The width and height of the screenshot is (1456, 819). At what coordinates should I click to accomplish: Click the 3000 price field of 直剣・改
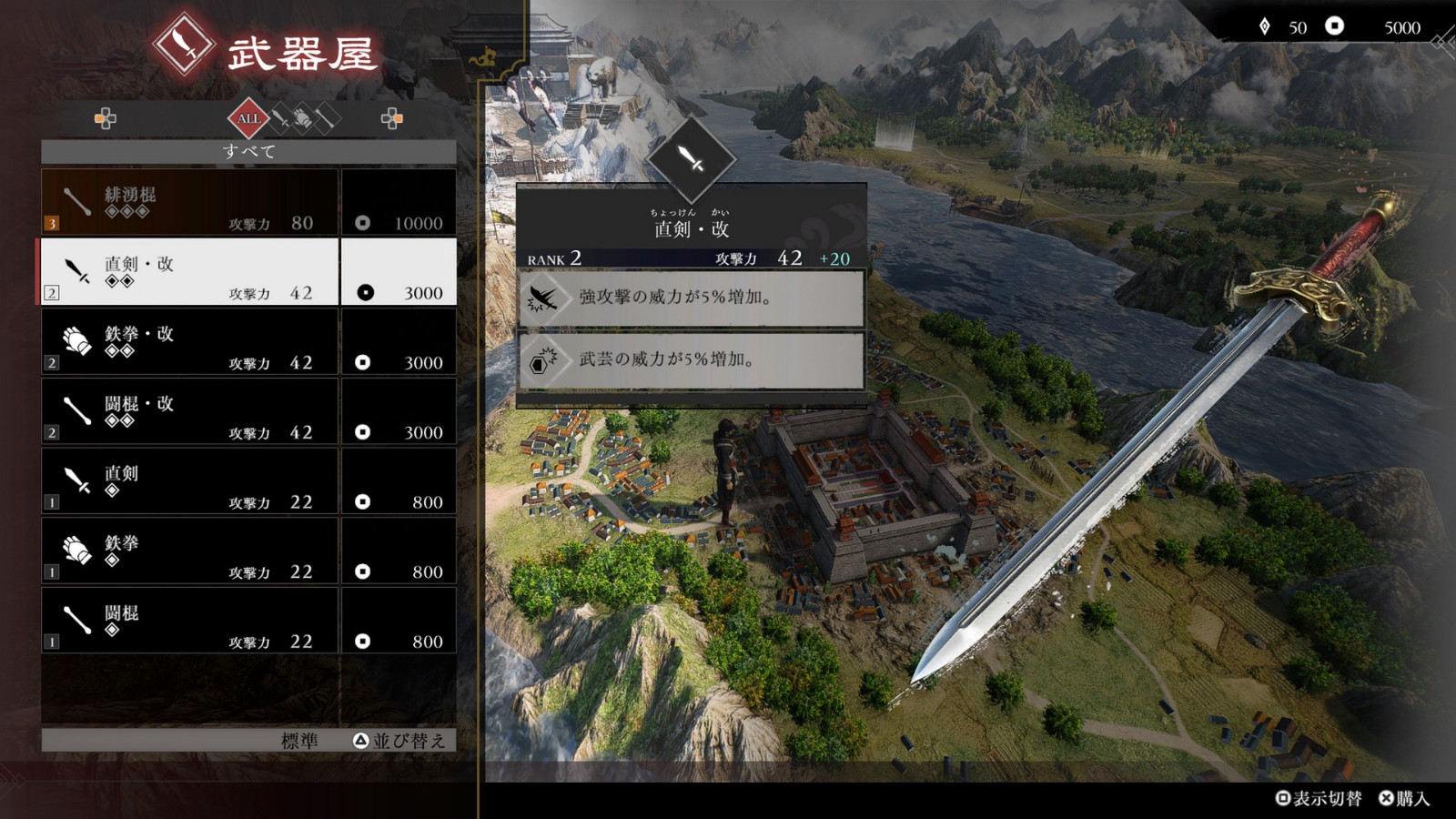click(x=399, y=272)
